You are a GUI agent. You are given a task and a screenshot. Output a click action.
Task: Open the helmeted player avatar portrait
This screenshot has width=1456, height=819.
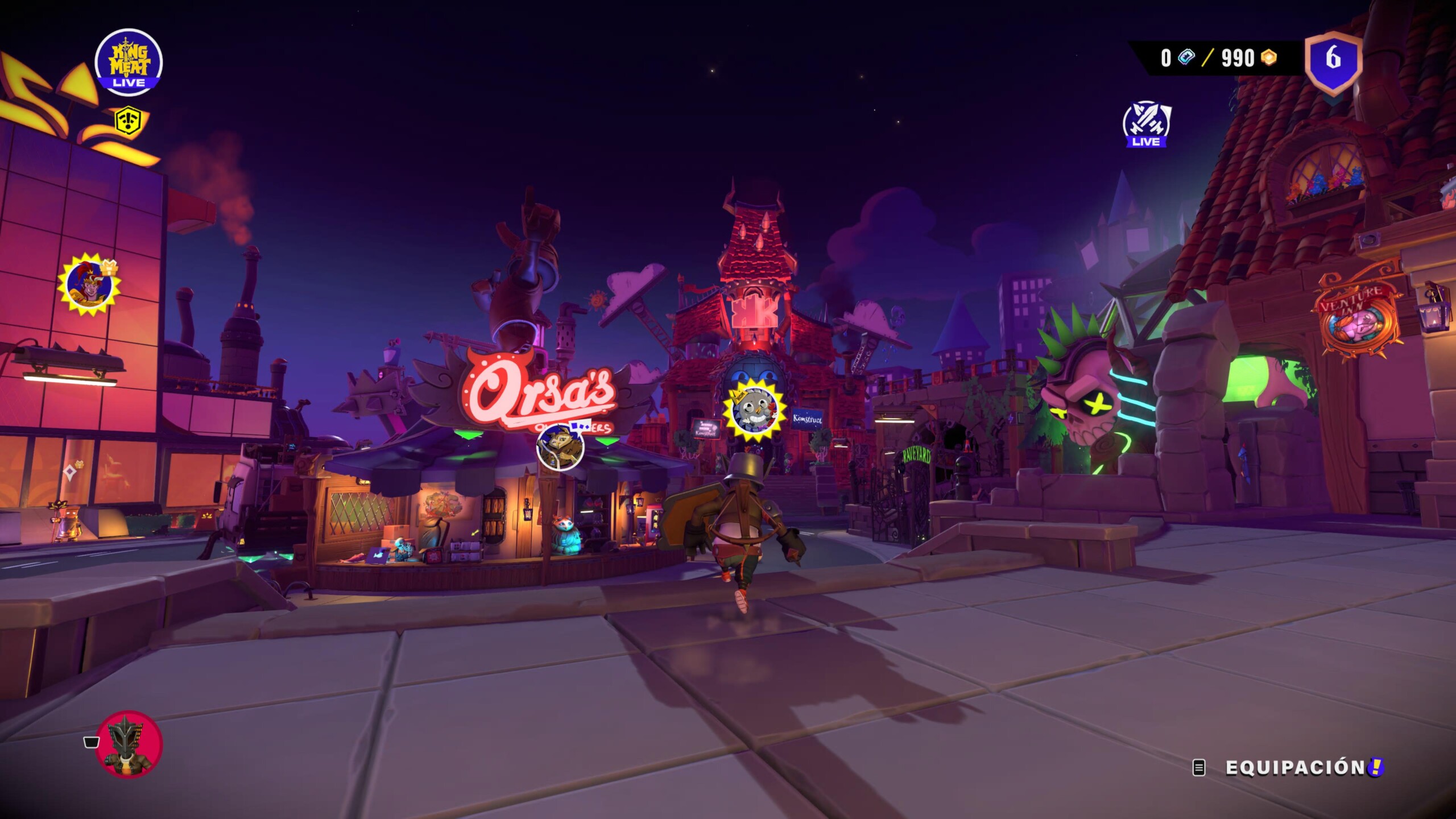click(x=130, y=745)
